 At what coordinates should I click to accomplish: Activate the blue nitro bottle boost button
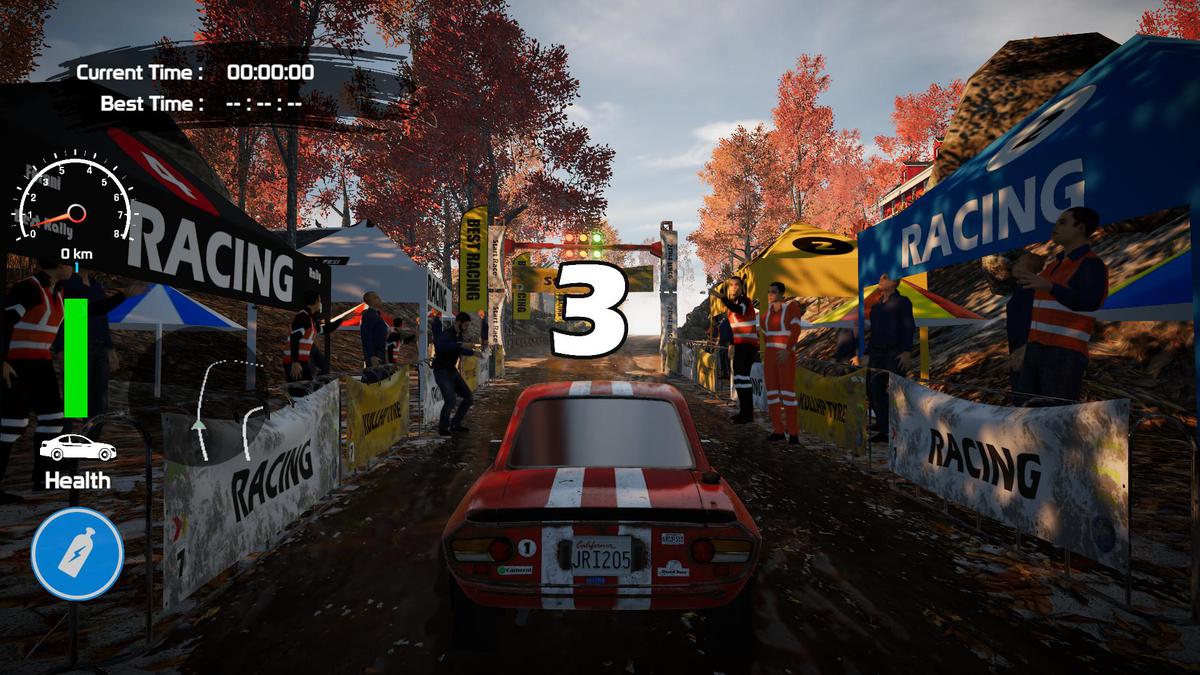point(77,554)
